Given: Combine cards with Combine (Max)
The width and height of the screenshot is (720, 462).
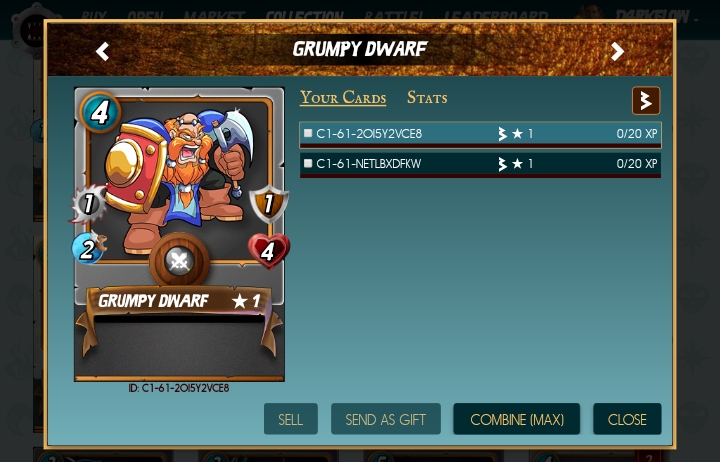Looking at the screenshot, I should click(x=516, y=419).
